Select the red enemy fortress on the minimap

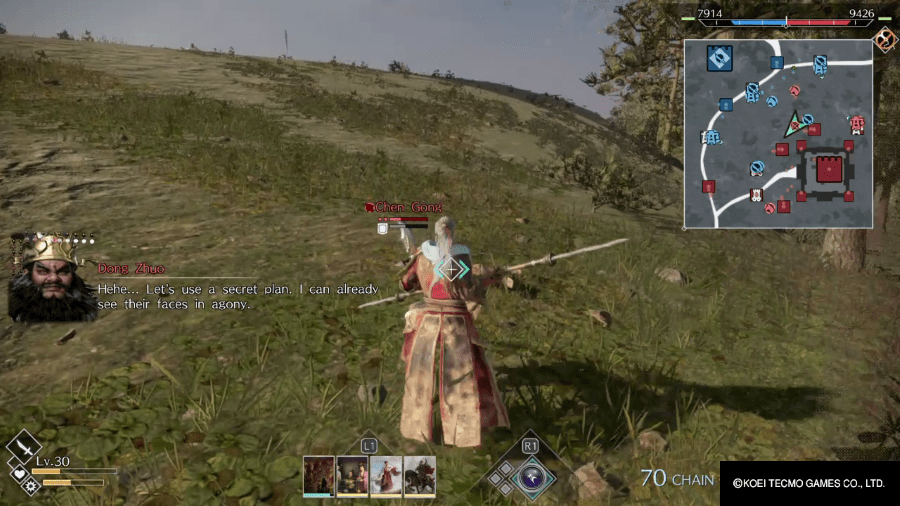point(827,170)
